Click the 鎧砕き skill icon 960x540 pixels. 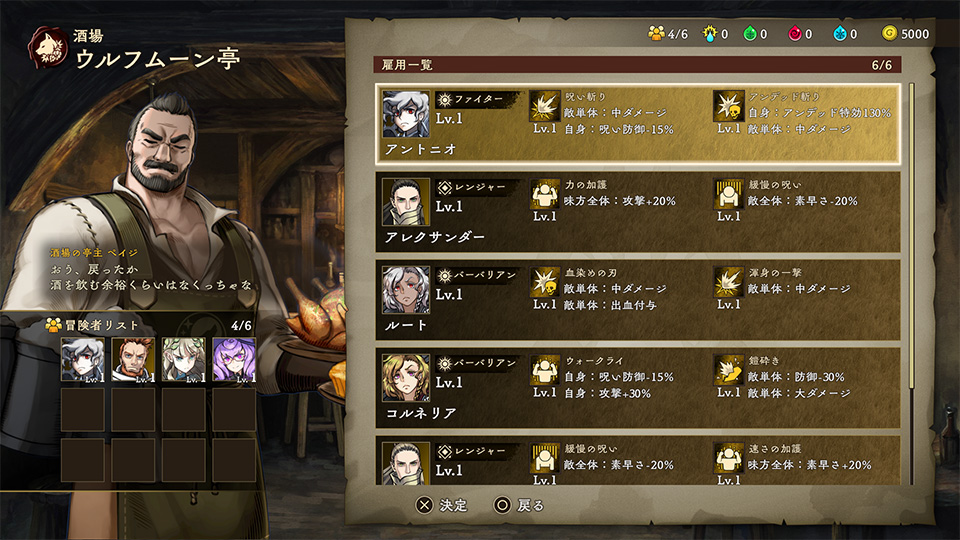click(x=729, y=370)
